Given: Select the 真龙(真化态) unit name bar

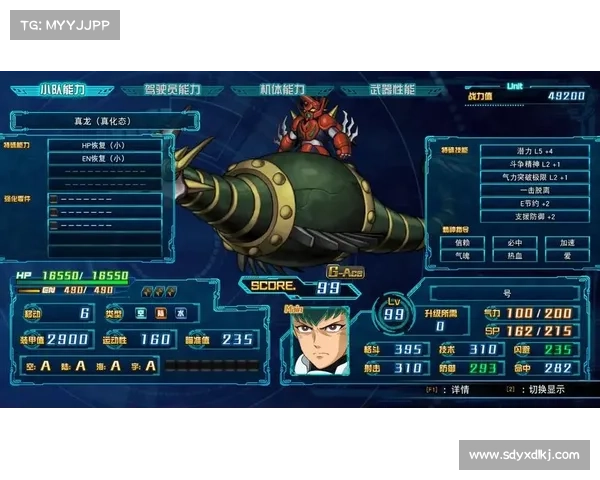Looking at the screenshot, I should [x=101, y=121].
